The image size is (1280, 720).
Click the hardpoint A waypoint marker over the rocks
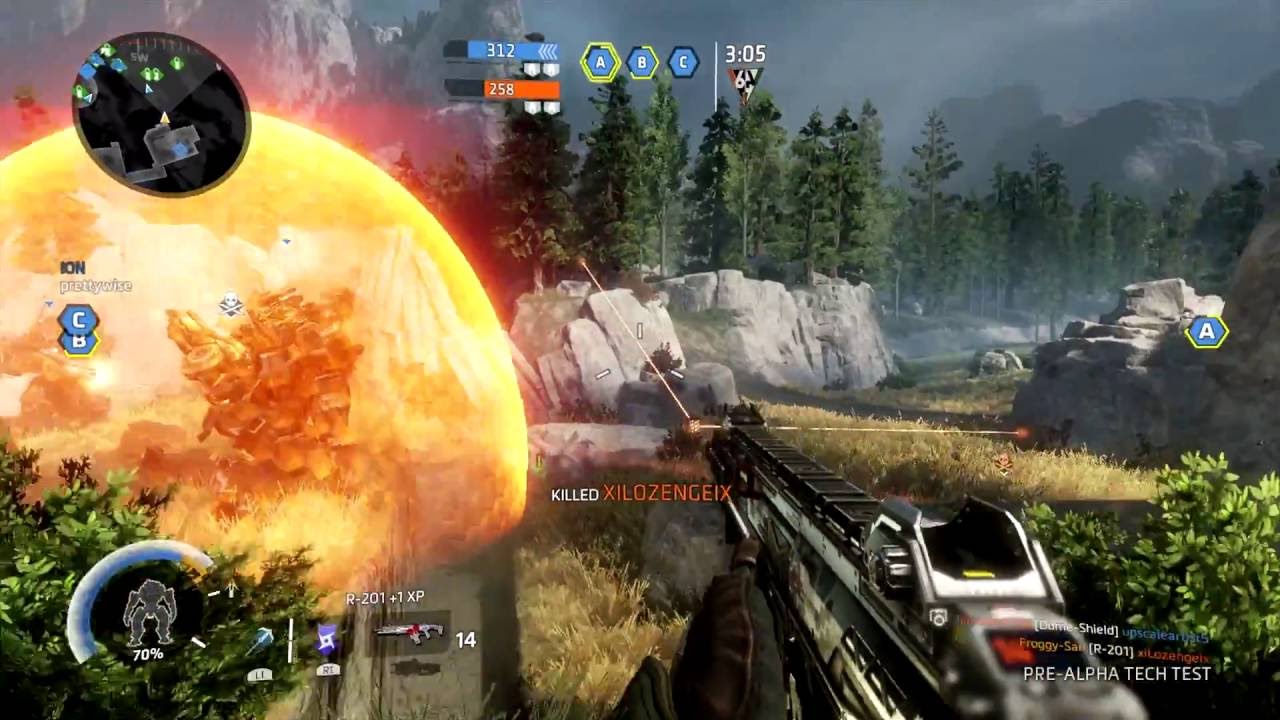(1207, 331)
